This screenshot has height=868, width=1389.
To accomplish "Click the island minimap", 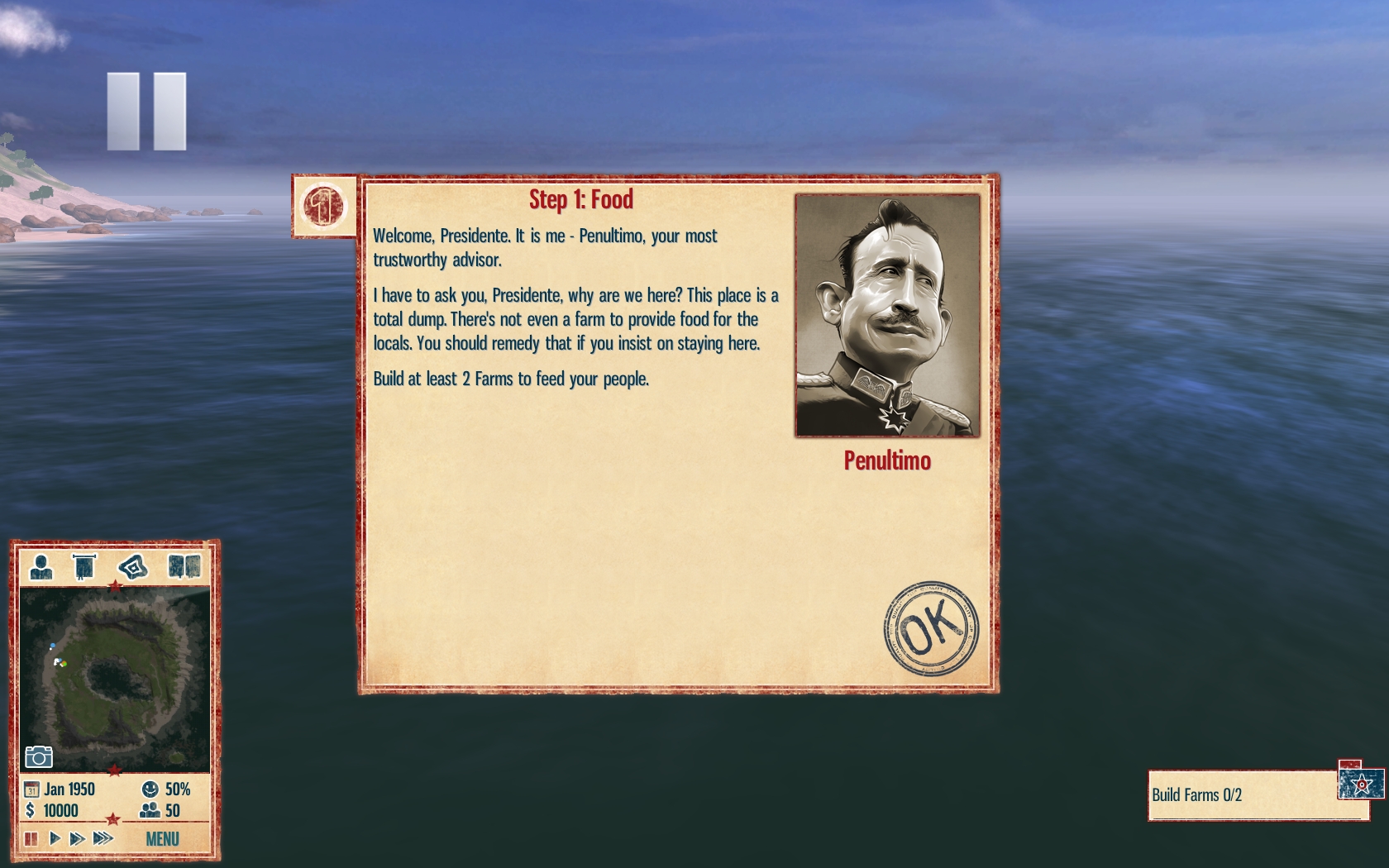I will tap(114, 678).
